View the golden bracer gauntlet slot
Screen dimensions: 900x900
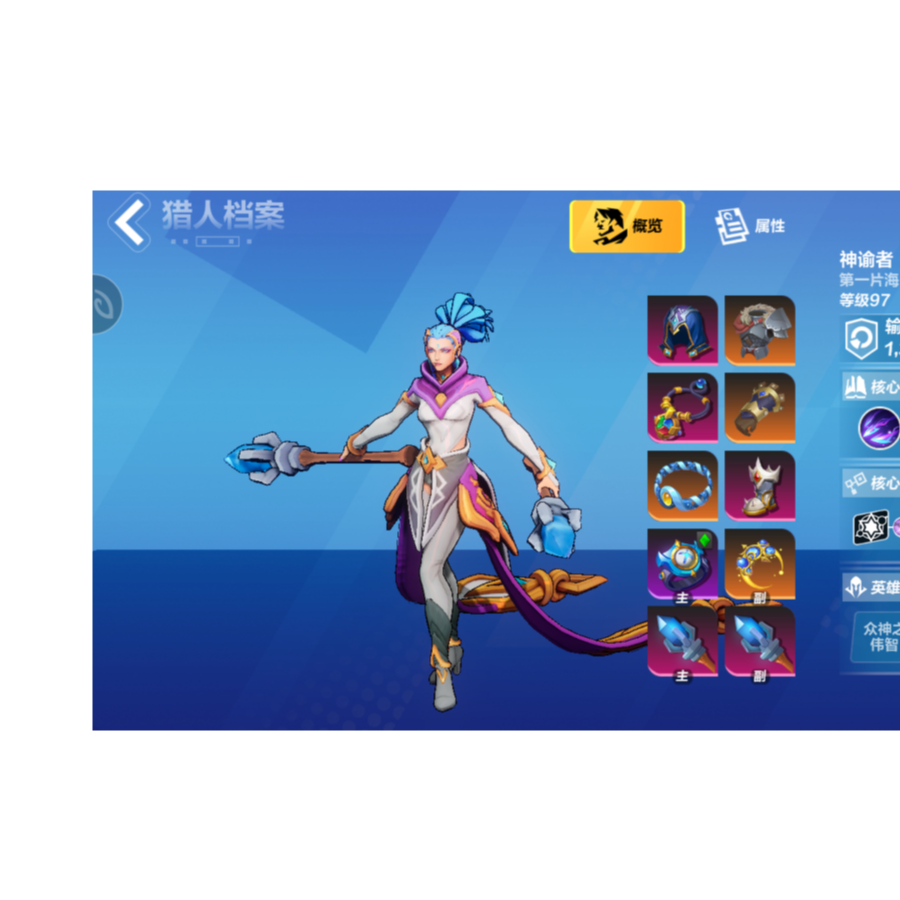click(x=760, y=408)
